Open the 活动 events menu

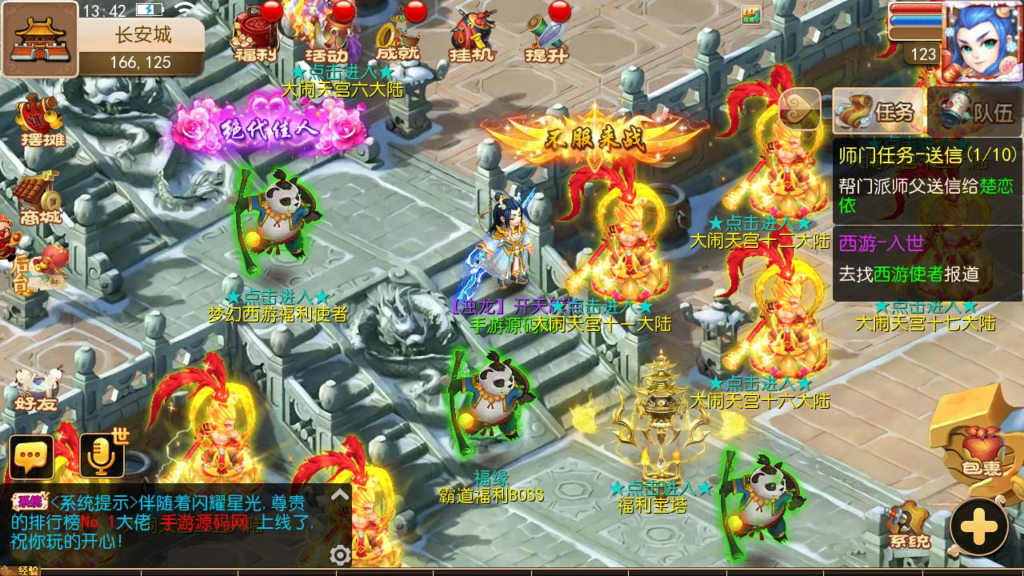coord(326,36)
